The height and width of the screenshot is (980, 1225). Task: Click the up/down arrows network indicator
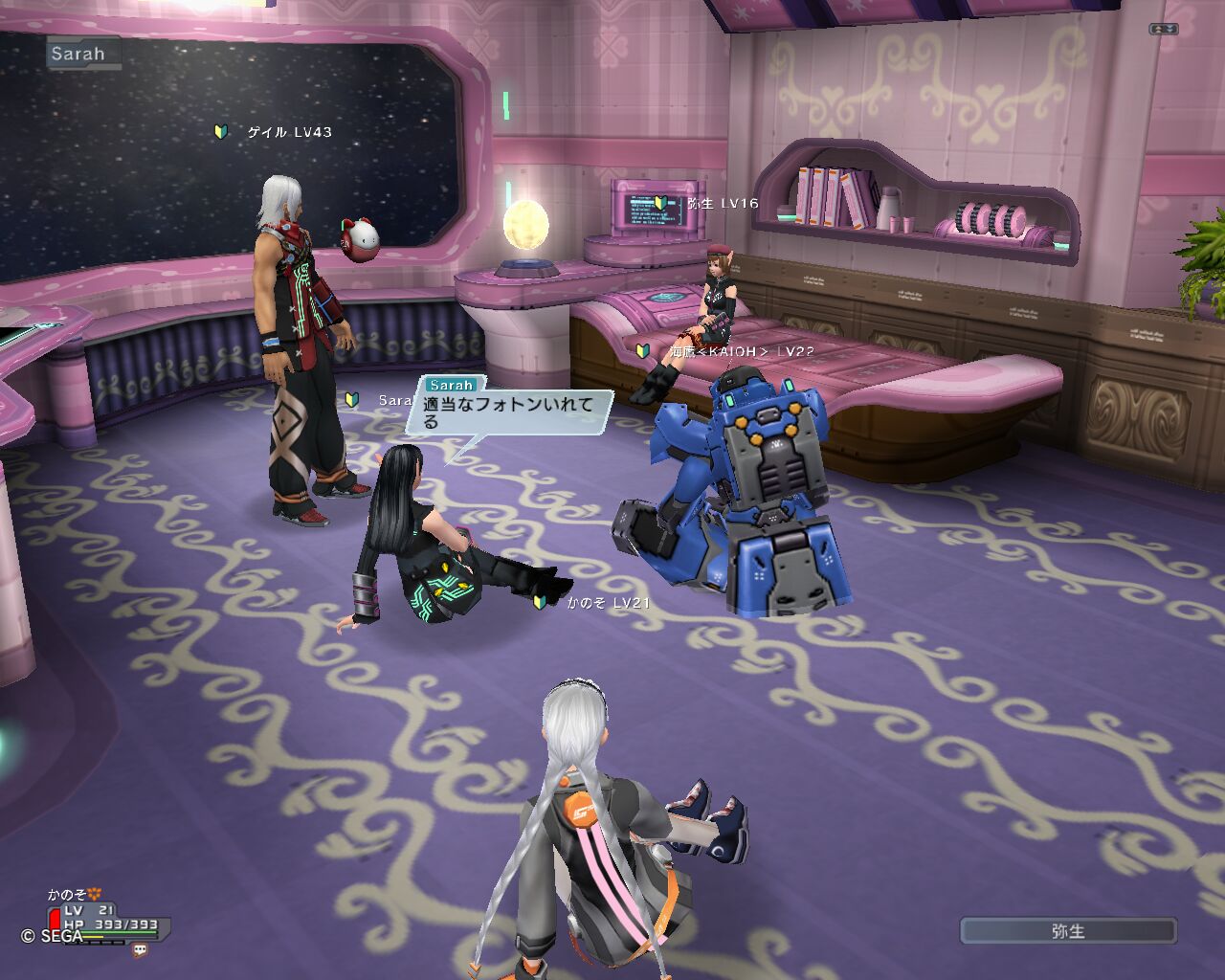coord(1163,29)
